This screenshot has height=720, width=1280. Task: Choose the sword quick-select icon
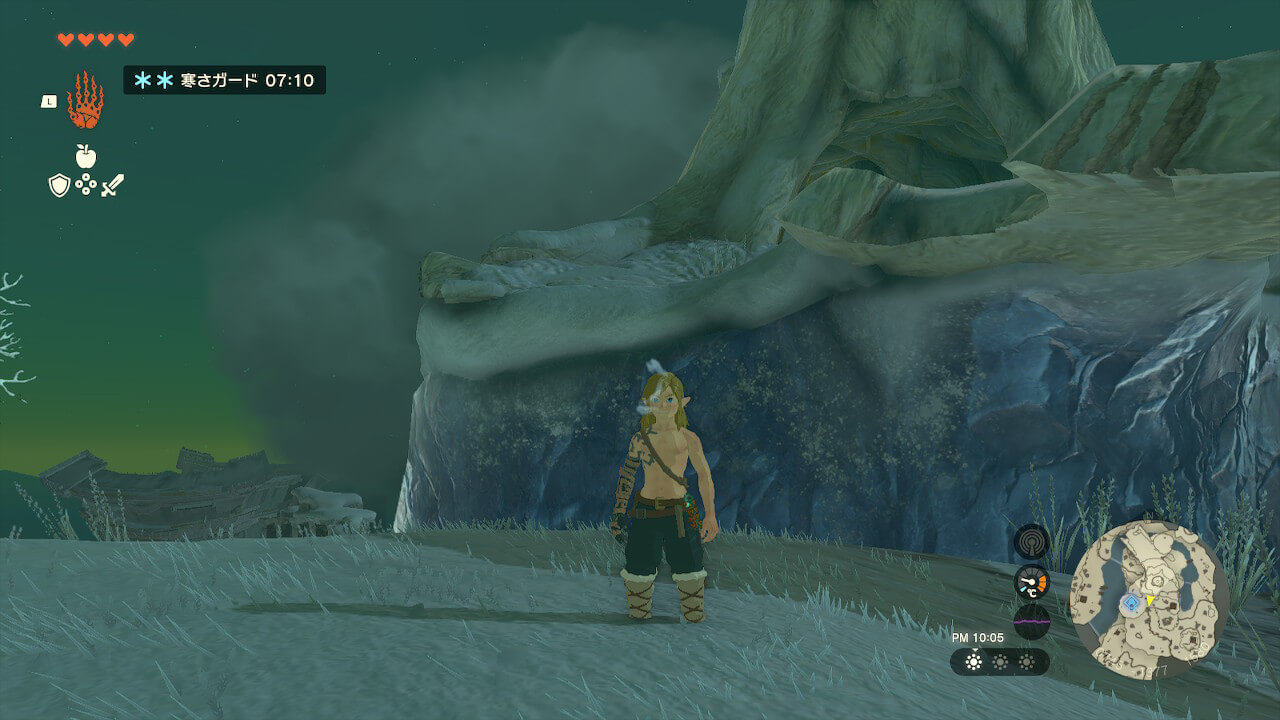(112, 185)
